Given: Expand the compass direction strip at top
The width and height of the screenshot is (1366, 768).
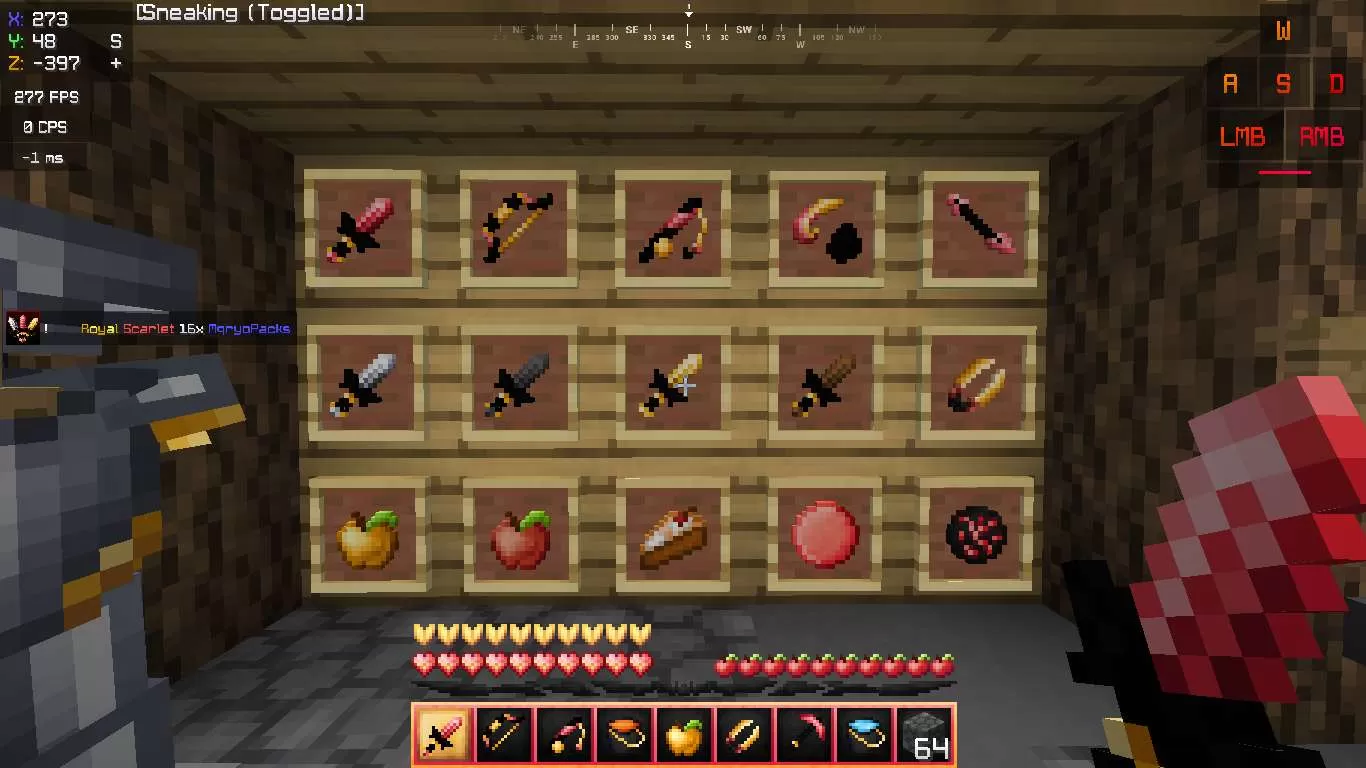Looking at the screenshot, I should tap(687, 29).
